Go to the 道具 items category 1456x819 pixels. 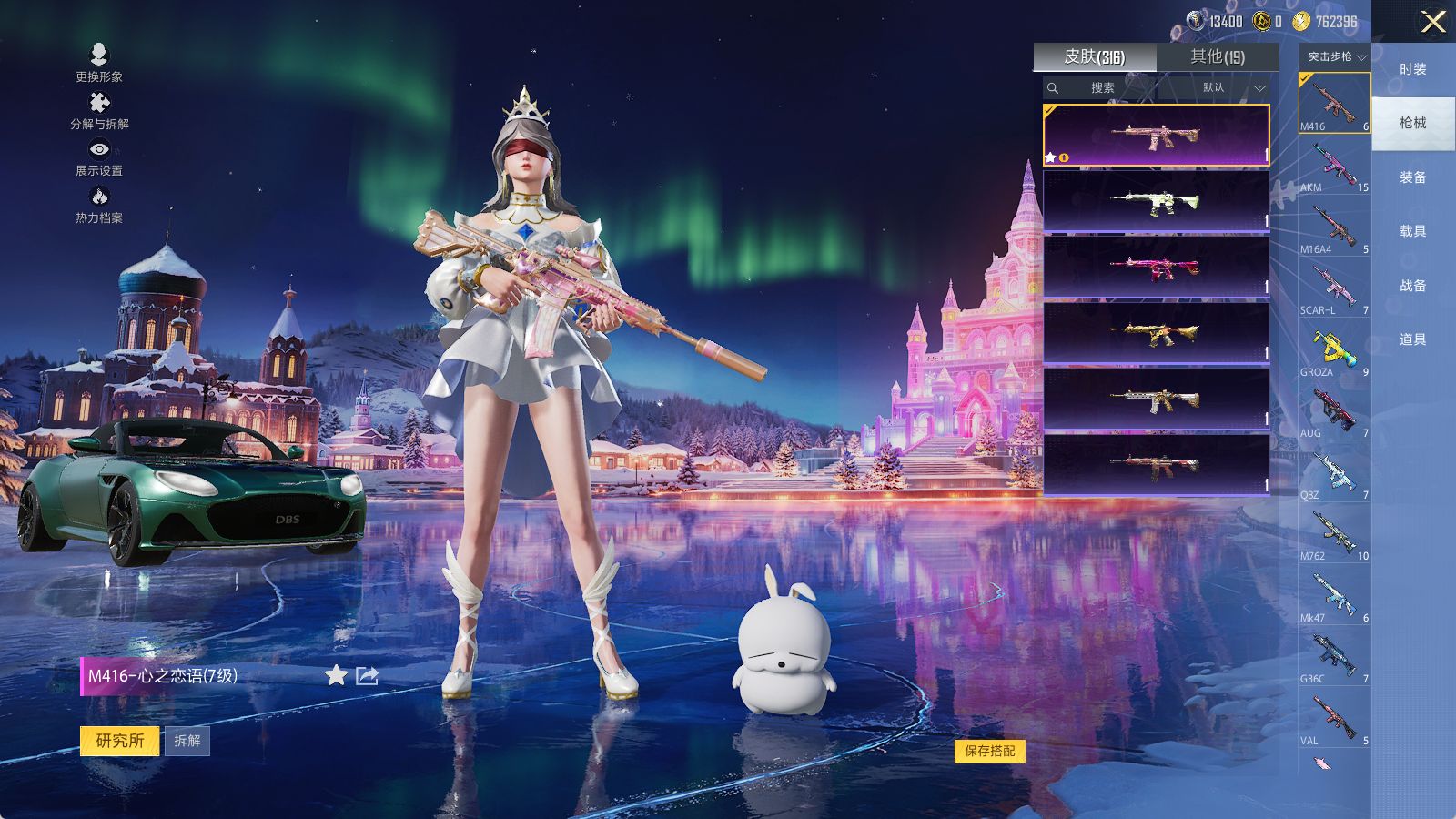pyautogui.click(x=1413, y=339)
